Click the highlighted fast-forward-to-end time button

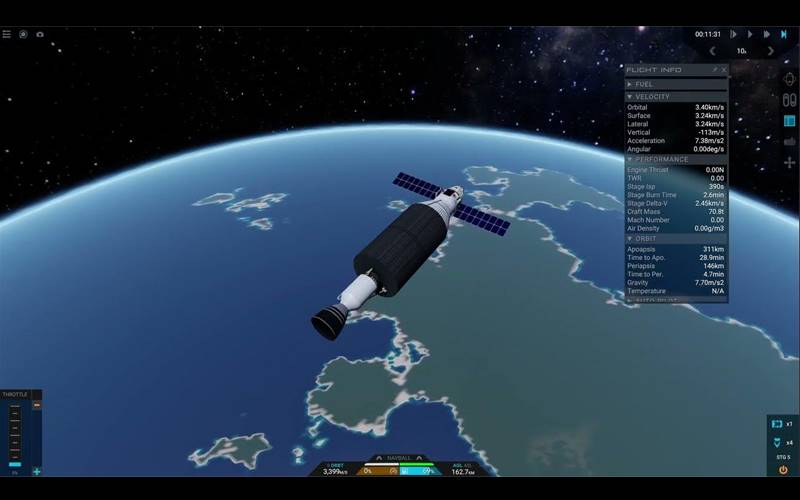click(783, 34)
